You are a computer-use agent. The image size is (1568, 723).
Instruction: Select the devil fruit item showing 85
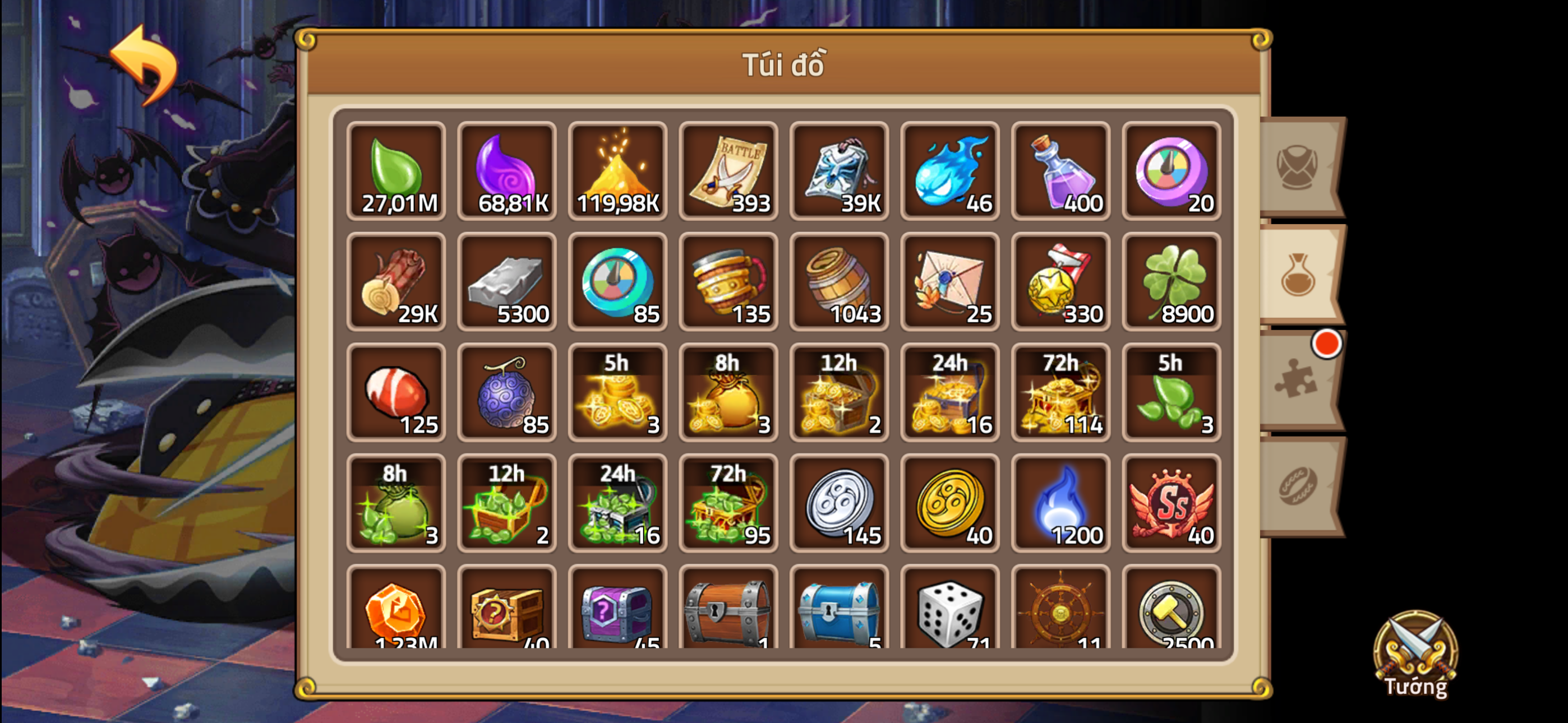[507, 392]
